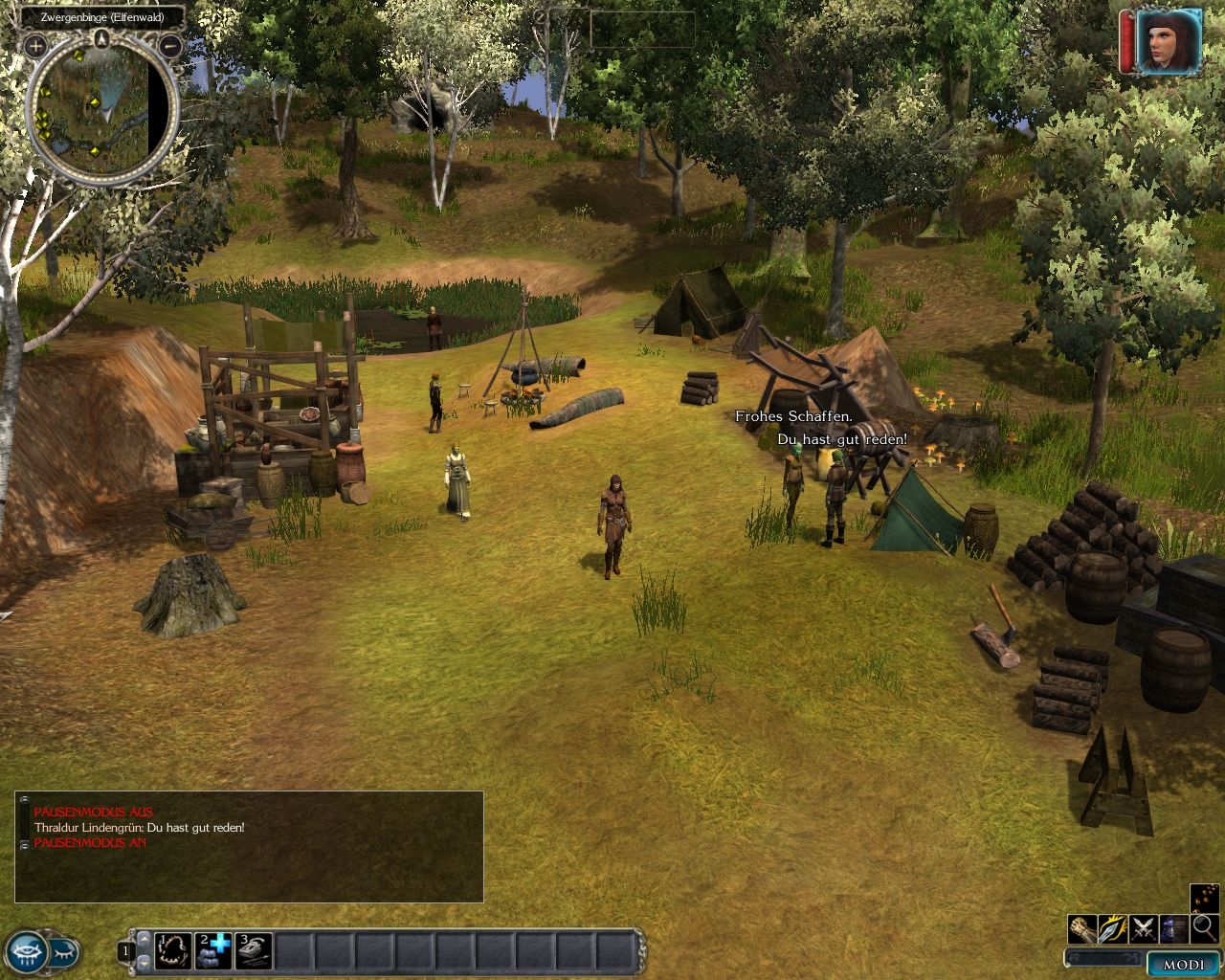Zoom in the minimap with the plus button
Screen dimensions: 1225x980
tap(35, 45)
